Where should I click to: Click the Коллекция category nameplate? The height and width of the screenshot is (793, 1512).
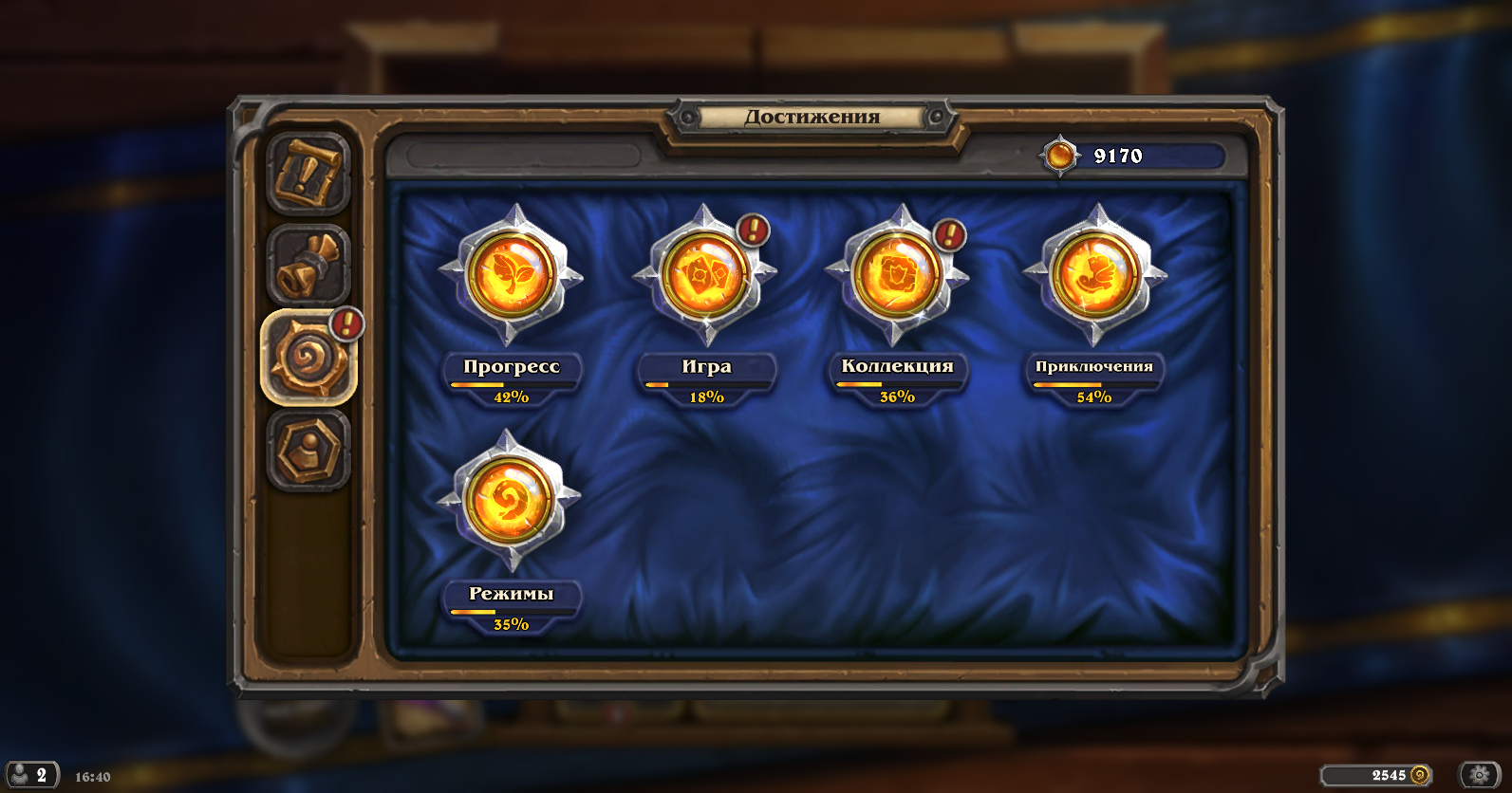[898, 366]
